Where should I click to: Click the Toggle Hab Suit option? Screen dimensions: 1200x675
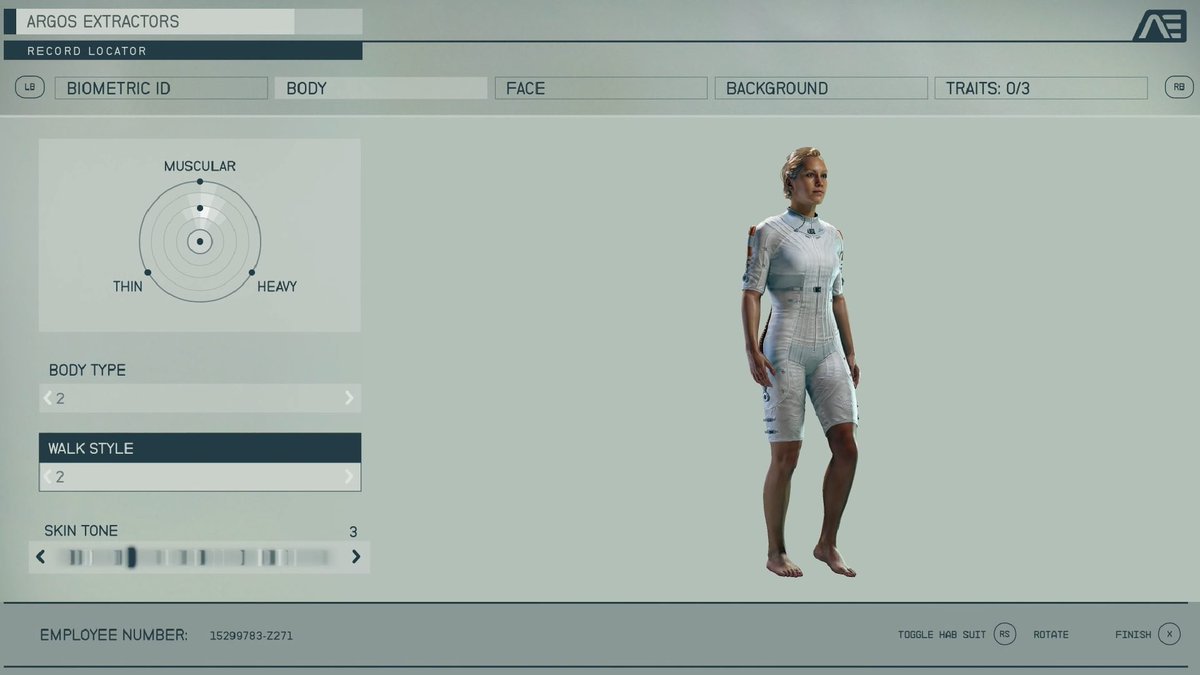pyautogui.click(x=1005, y=634)
